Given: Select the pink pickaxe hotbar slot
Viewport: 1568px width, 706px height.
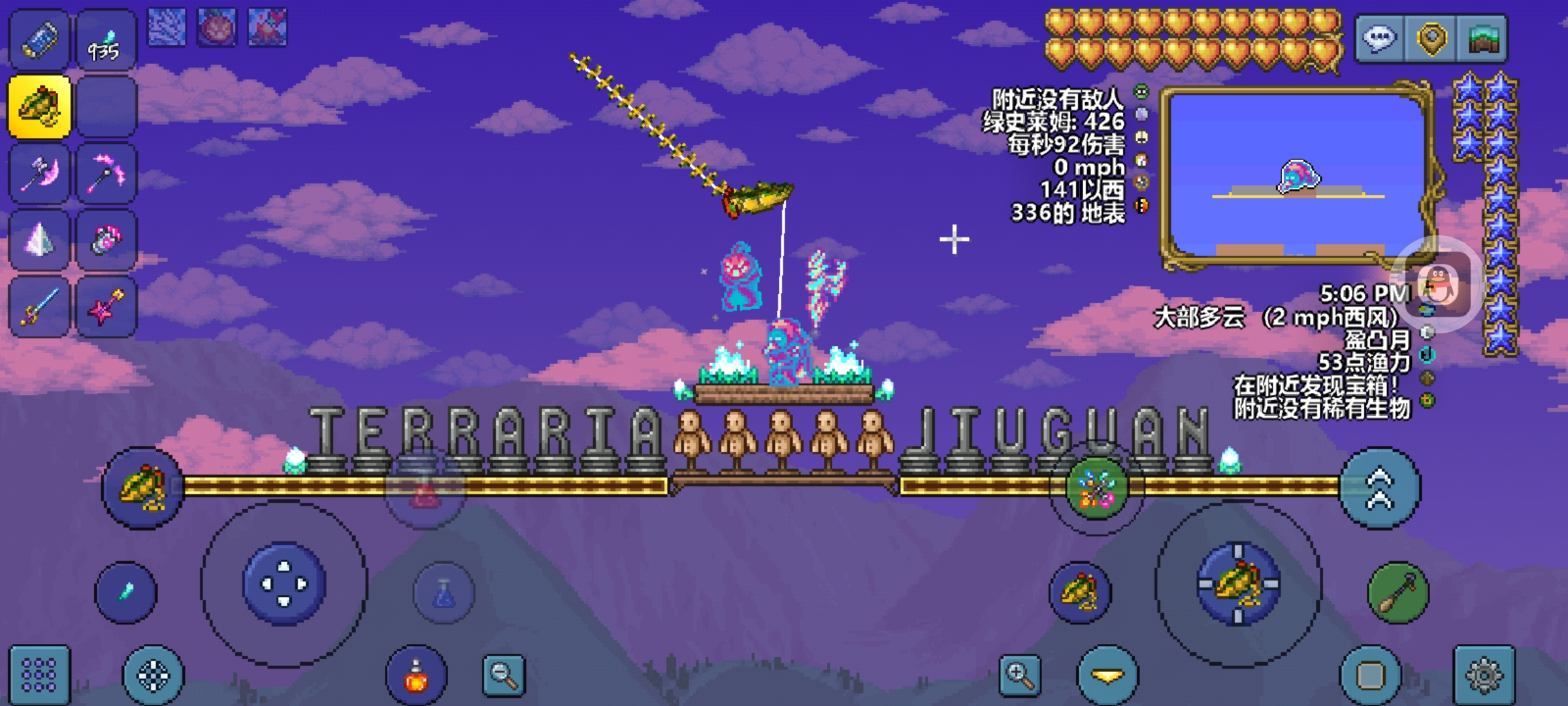Looking at the screenshot, I should (106, 173).
